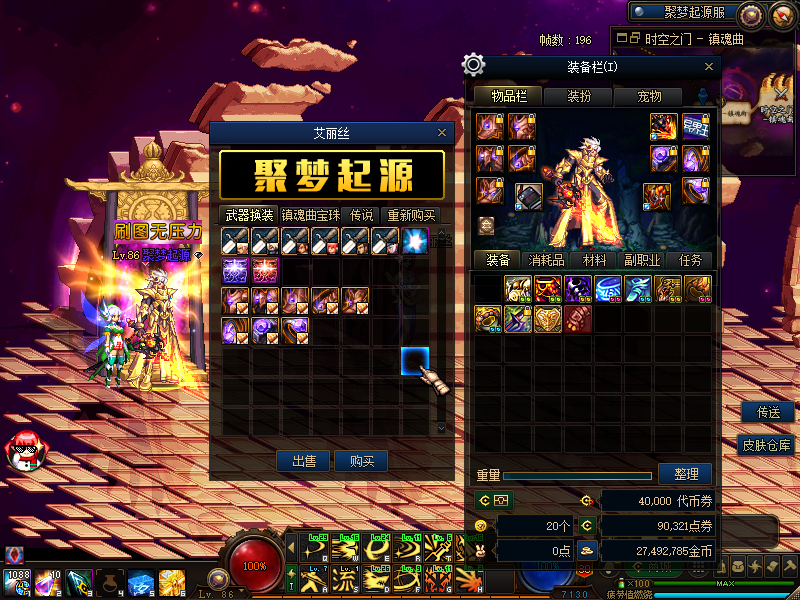
Task: Switch to the 镇魂曲宝珠 shop tab
Action: [x=311, y=215]
